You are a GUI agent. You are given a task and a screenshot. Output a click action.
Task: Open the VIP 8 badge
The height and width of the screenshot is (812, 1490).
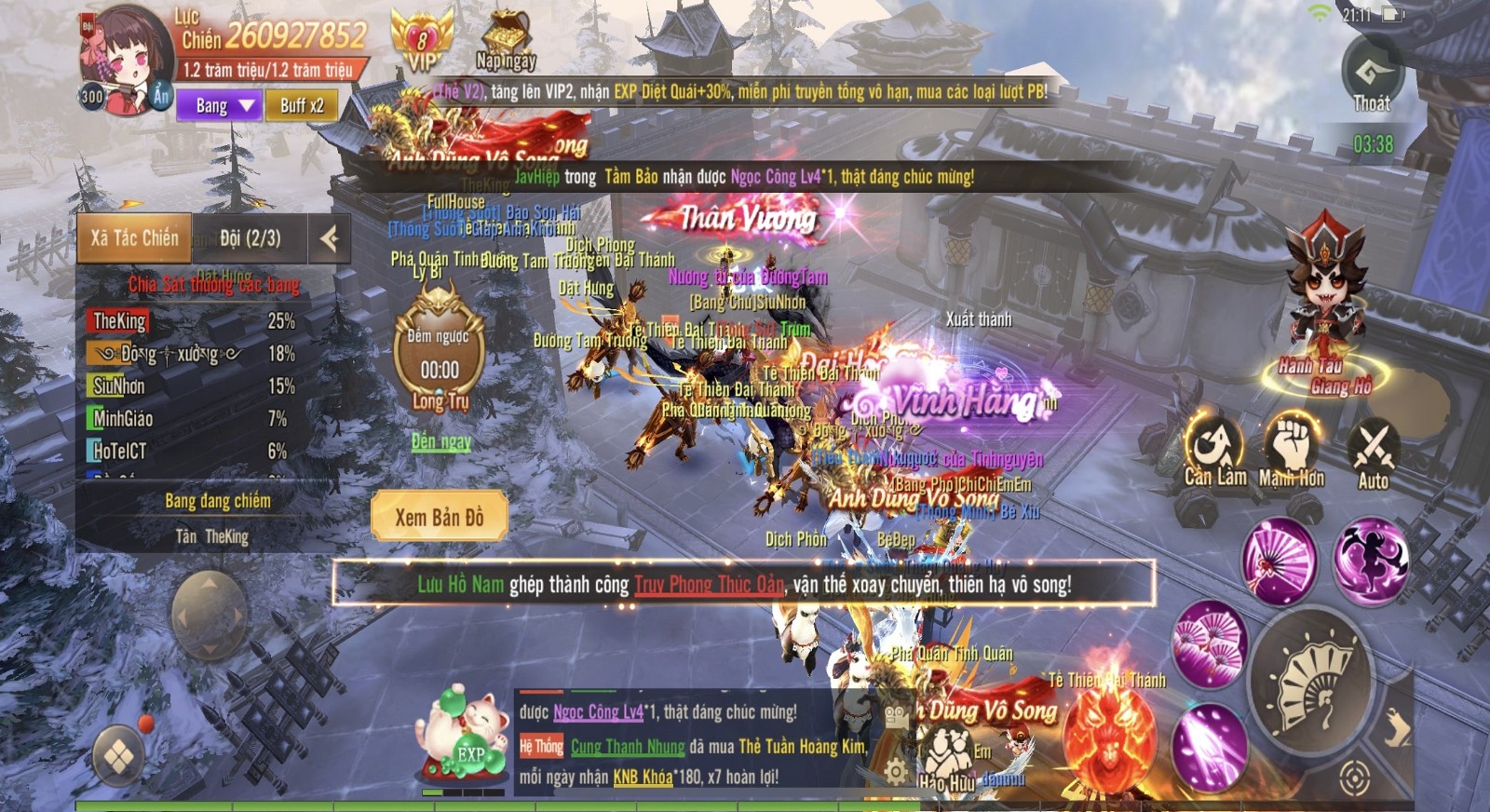pos(421,41)
